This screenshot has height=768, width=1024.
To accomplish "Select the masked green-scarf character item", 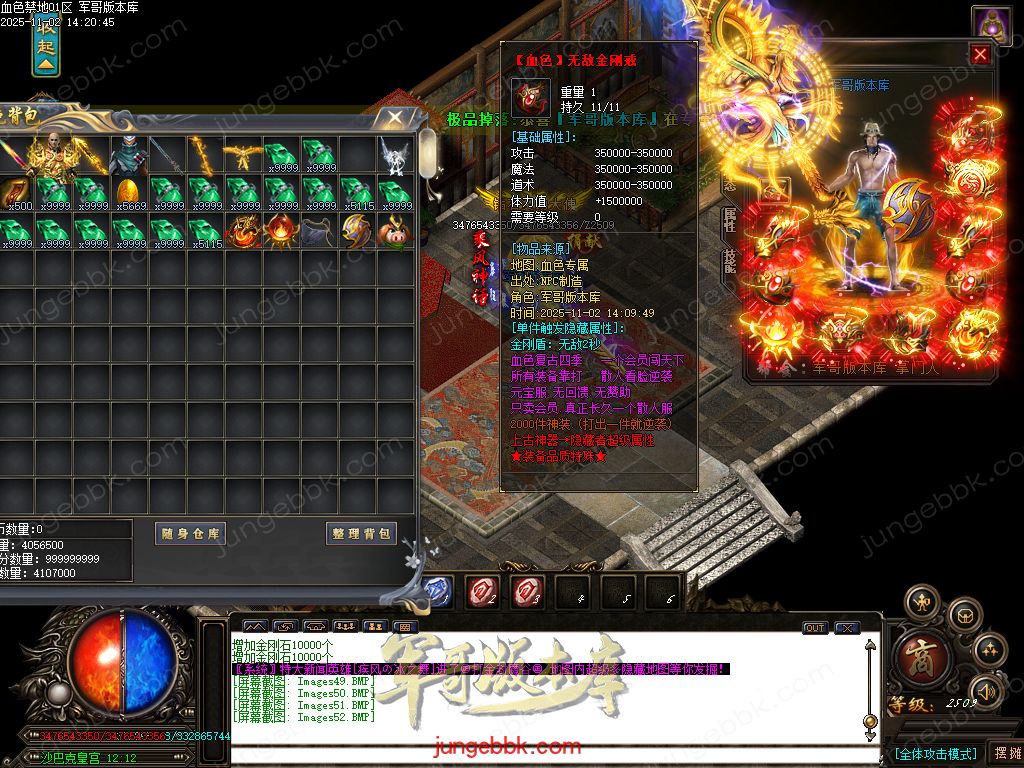I will [x=129, y=154].
